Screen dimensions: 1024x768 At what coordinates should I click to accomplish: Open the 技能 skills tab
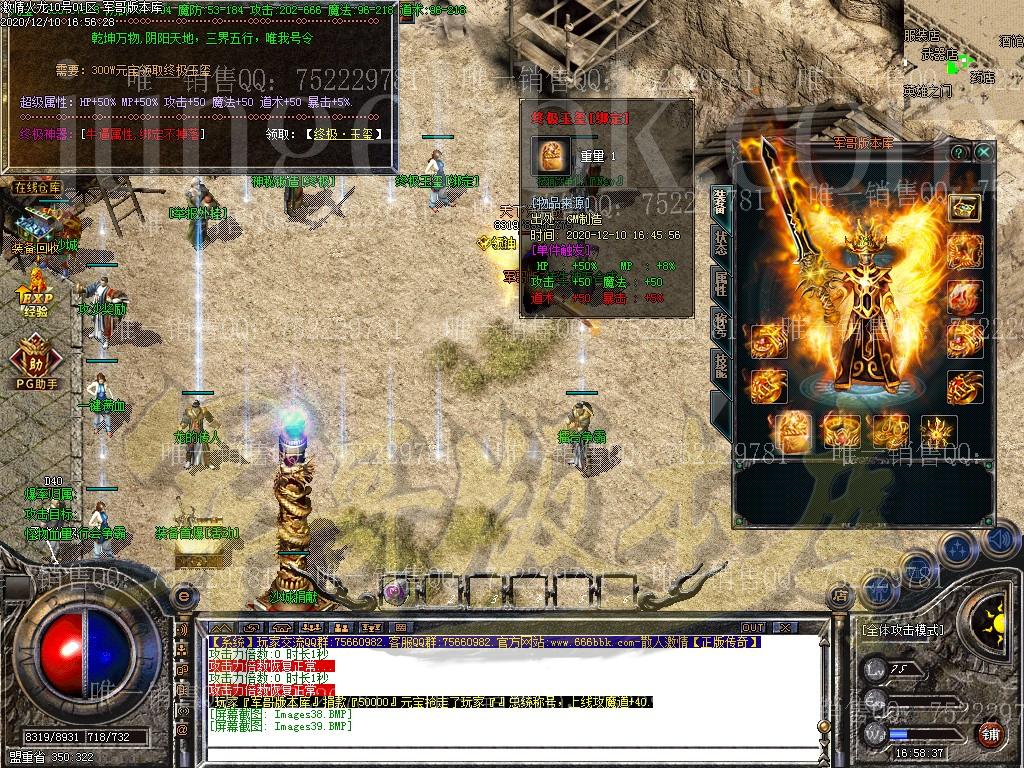[720, 366]
